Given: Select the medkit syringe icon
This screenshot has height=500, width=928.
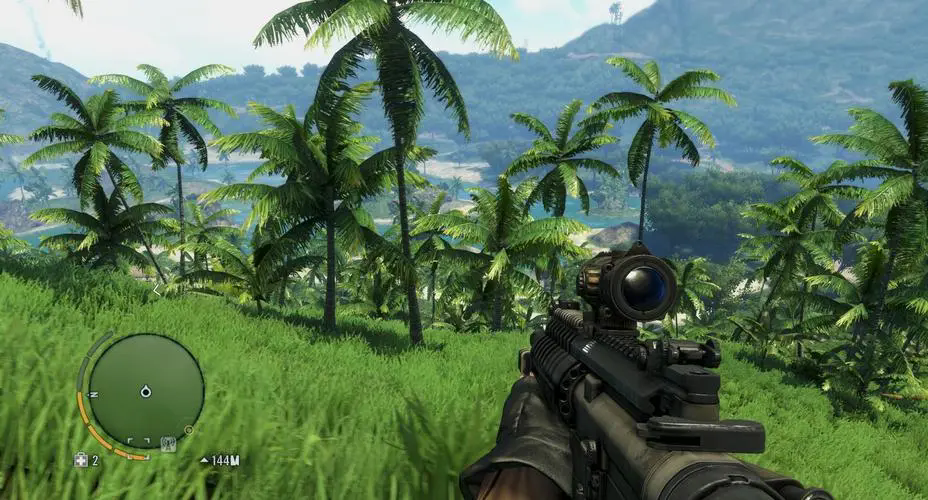Looking at the screenshot, I should 80,460.
